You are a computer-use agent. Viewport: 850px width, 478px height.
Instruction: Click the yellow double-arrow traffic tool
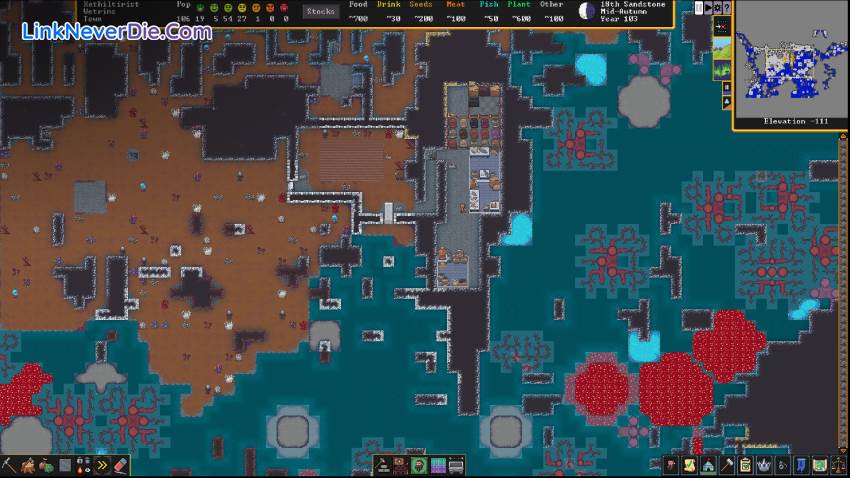point(101,465)
